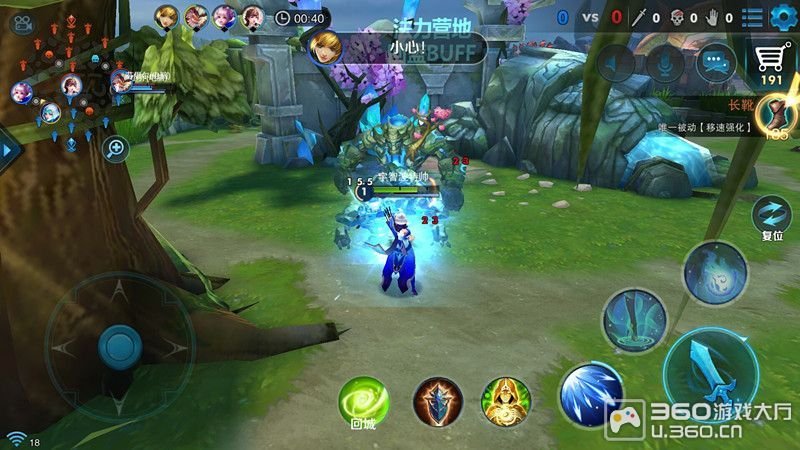This screenshot has height=450, width=800.
Task: Cast the ice shards skill
Action: (591, 394)
